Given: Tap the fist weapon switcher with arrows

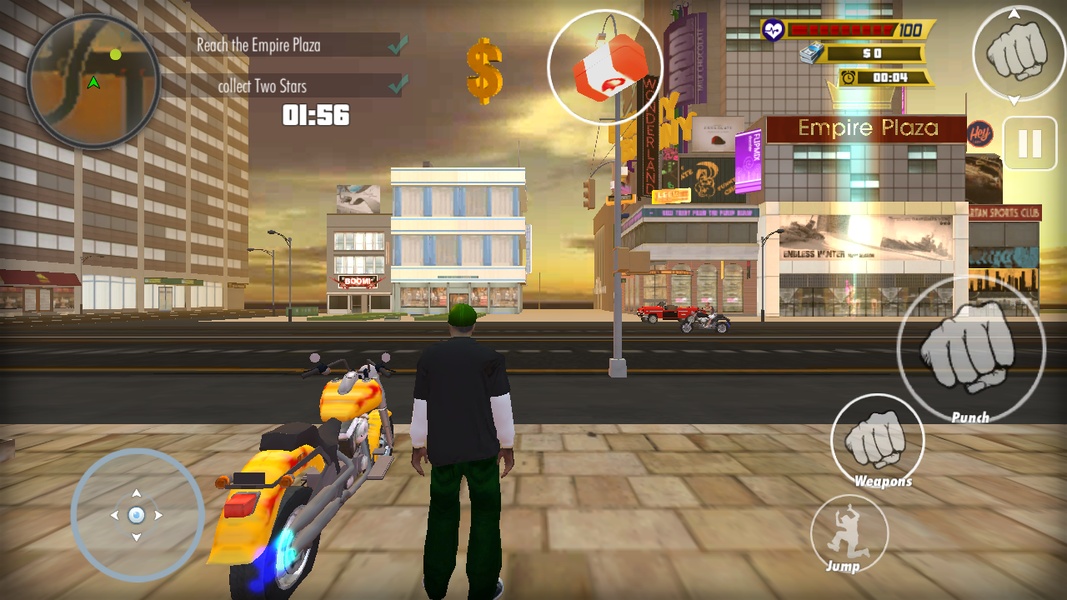Looking at the screenshot, I should point(1017,53).
